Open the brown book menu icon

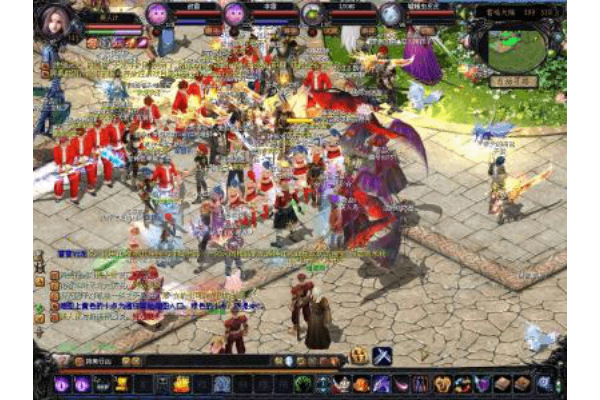pyautogui.click(x=502, y=384)
